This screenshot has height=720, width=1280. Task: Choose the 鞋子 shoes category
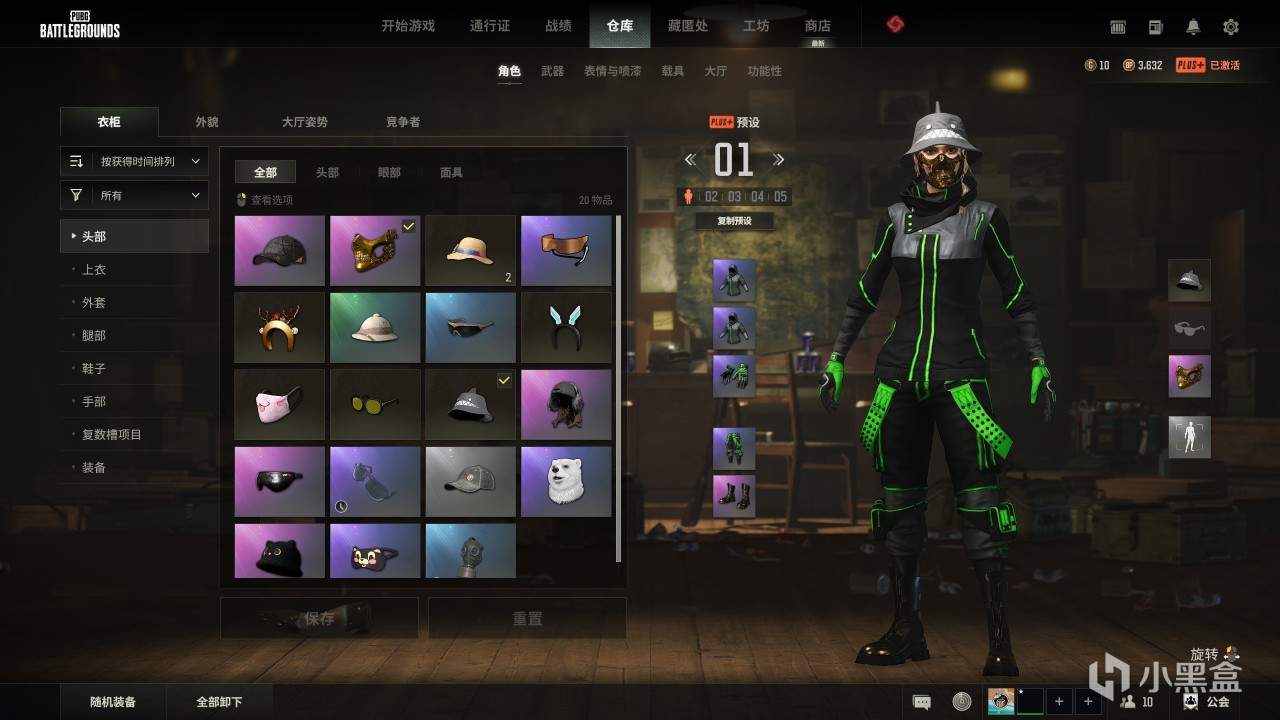point(94,369)
